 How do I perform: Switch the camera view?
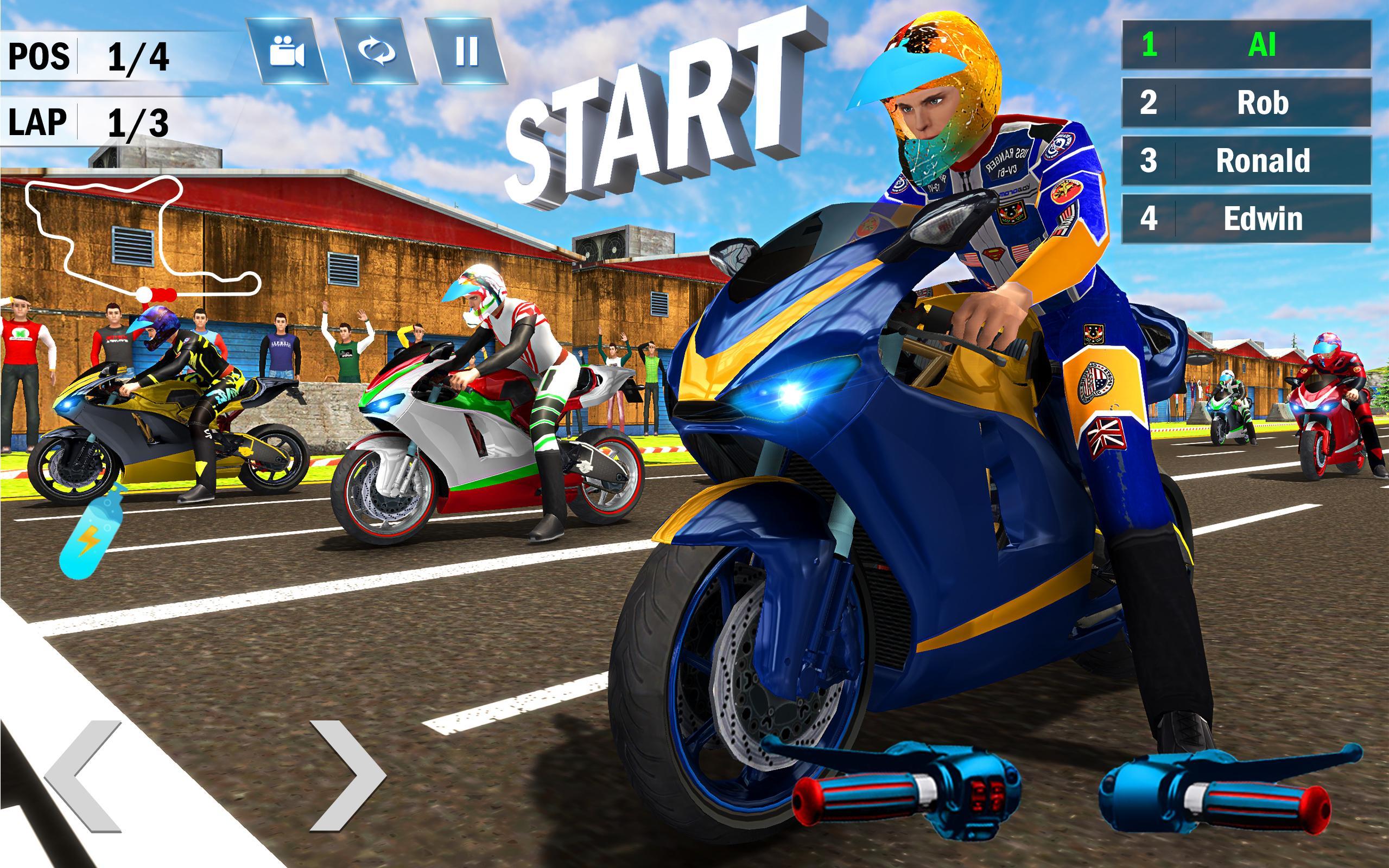(287, 52)
